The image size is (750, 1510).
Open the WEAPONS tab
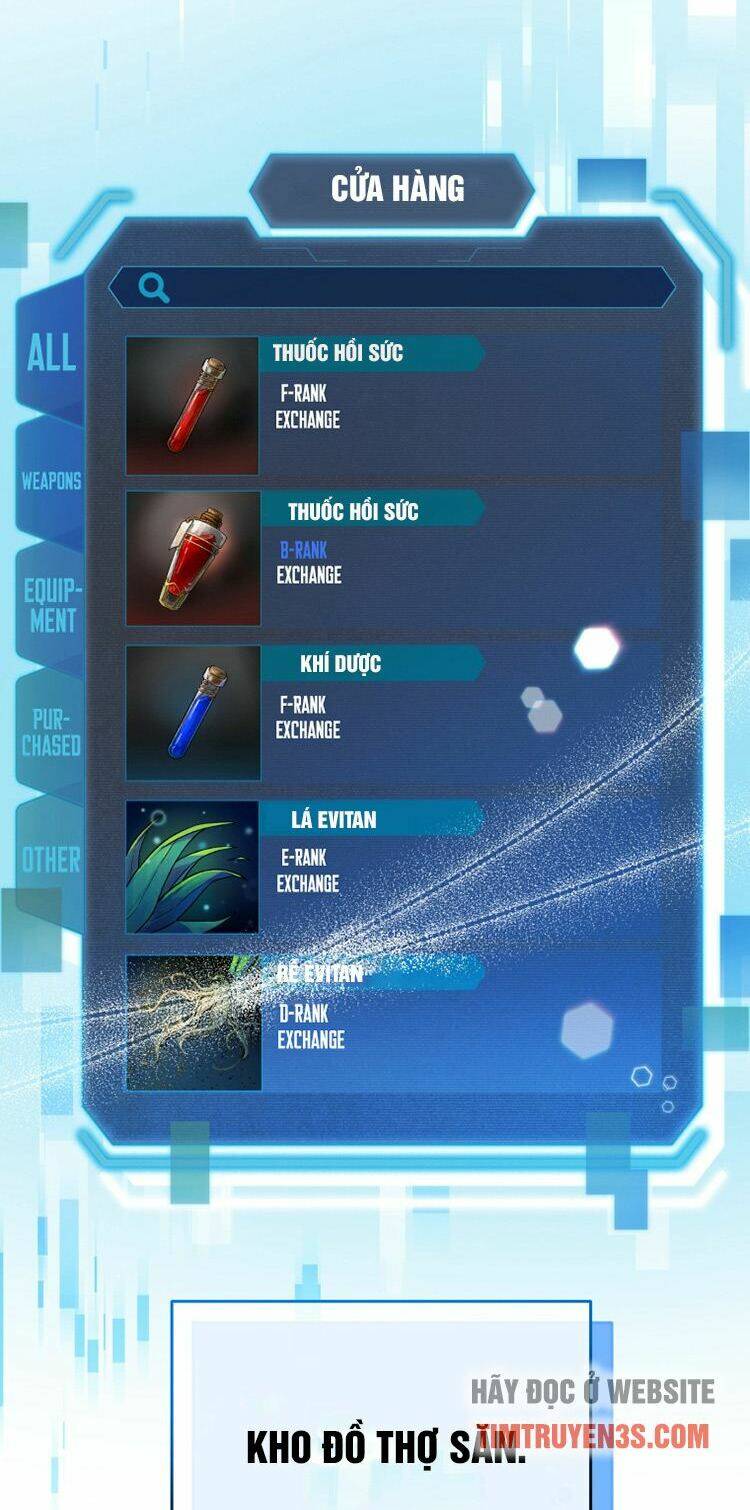pyautogui.click(x=51, y=481)
